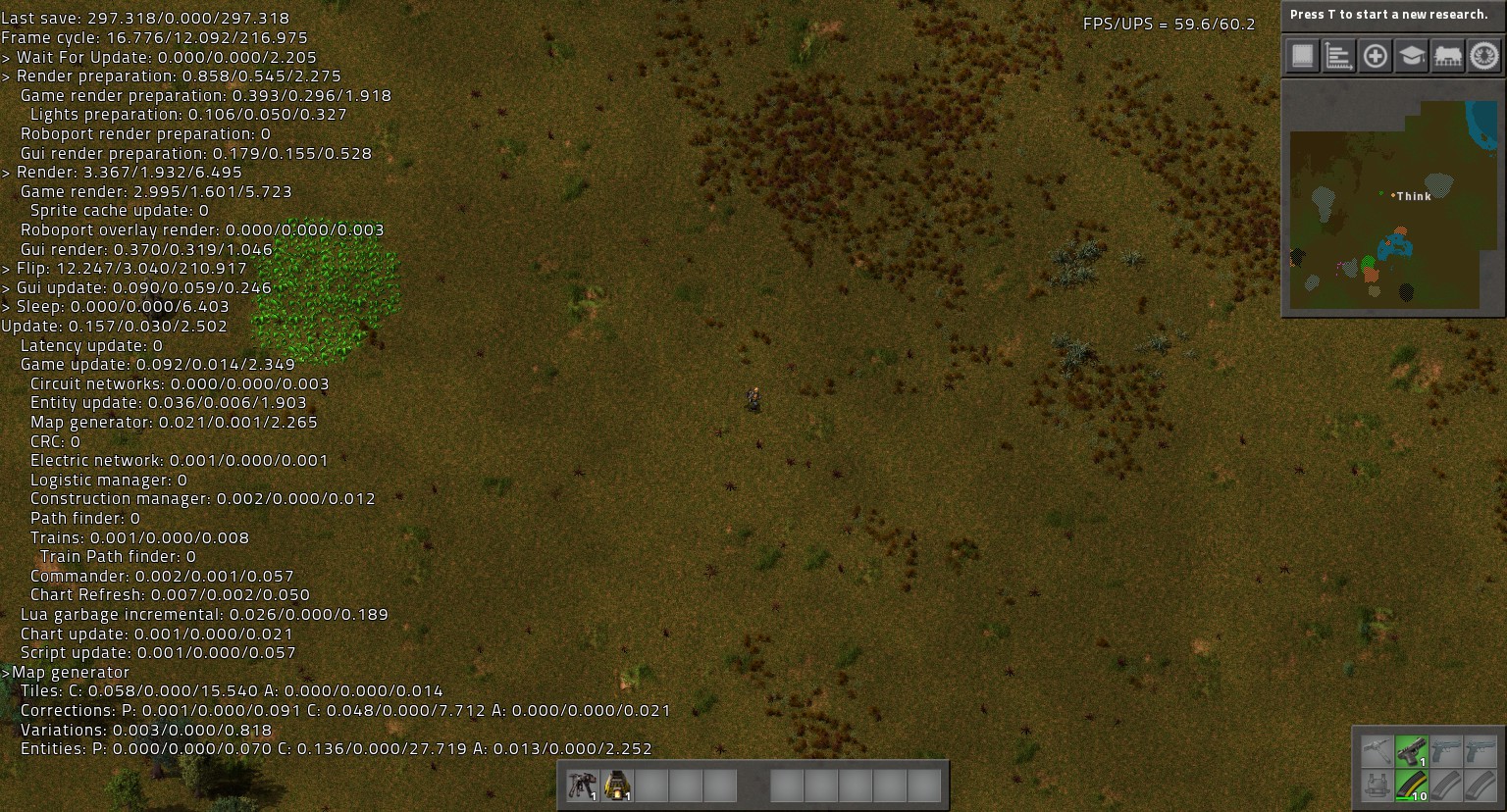The width and height of the screenshot is (1507, 812).
Task: Select the equipped pistol weapon slot
Action: (x=1411, y=752)
